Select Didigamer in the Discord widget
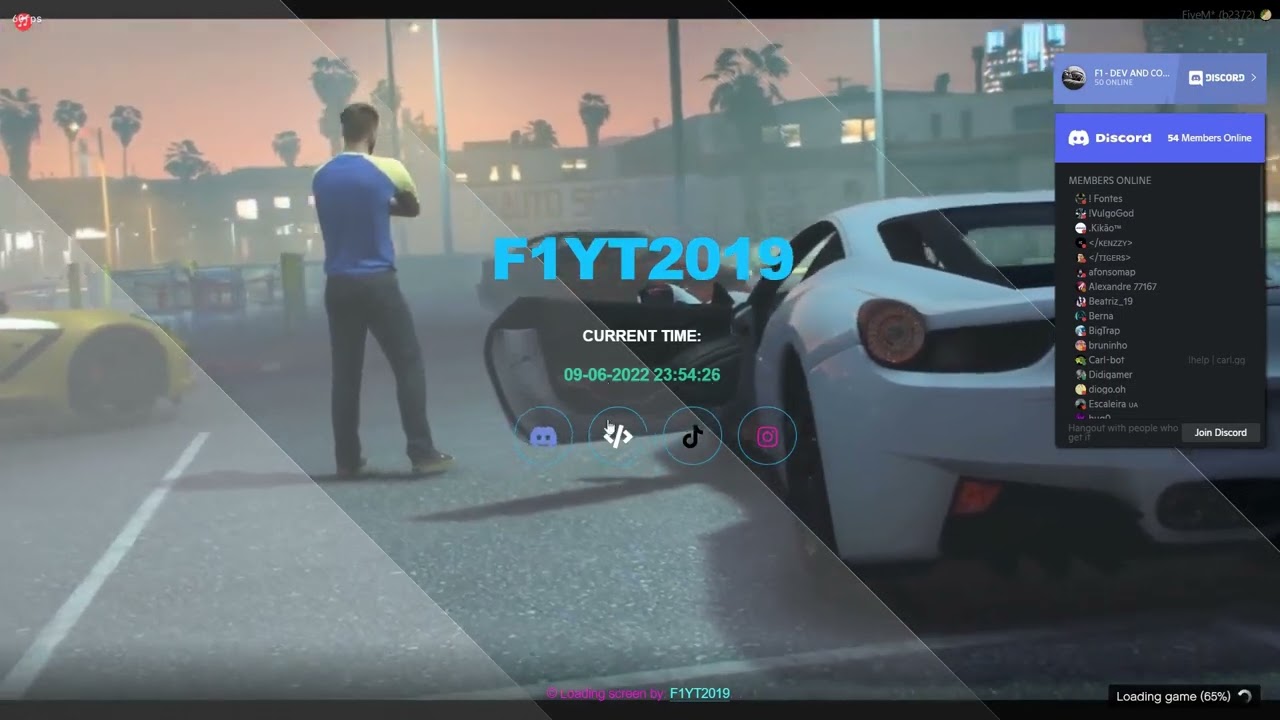The height and width of the screenshot is (720, 1280). pyautogui.click(x=1110, y=375)
